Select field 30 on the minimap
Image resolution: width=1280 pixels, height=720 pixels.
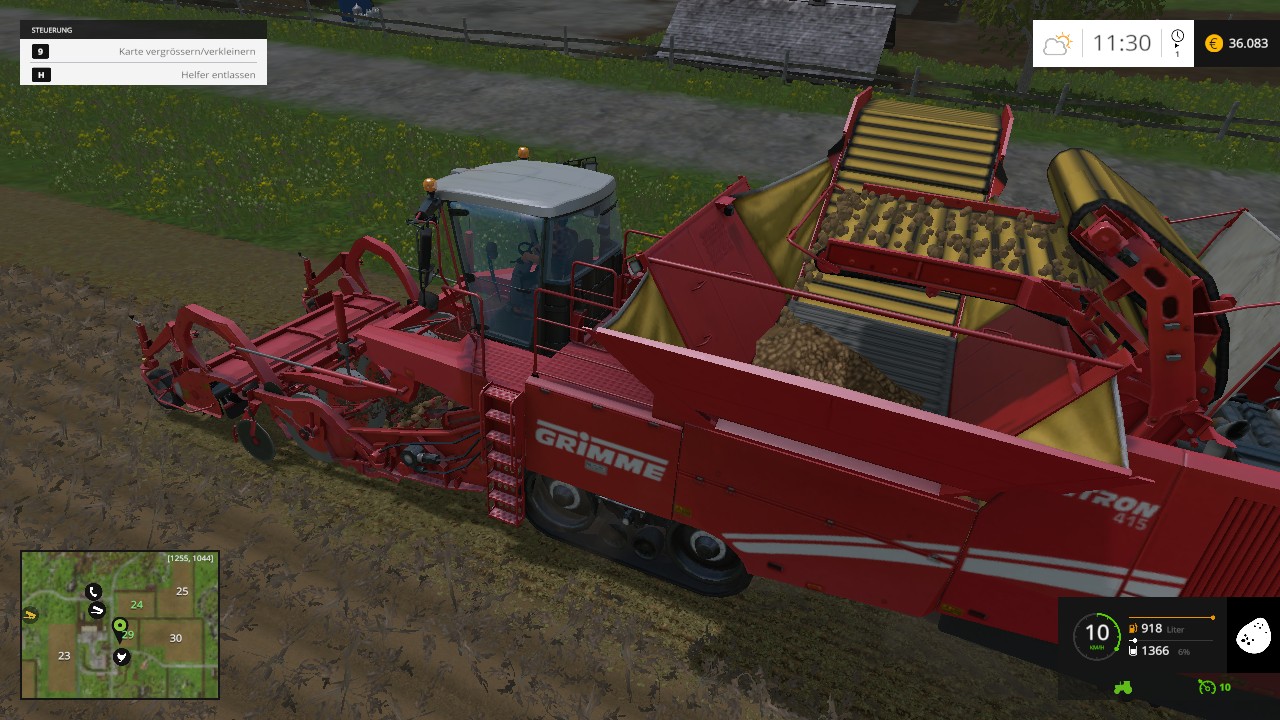[x=175, y=638]
